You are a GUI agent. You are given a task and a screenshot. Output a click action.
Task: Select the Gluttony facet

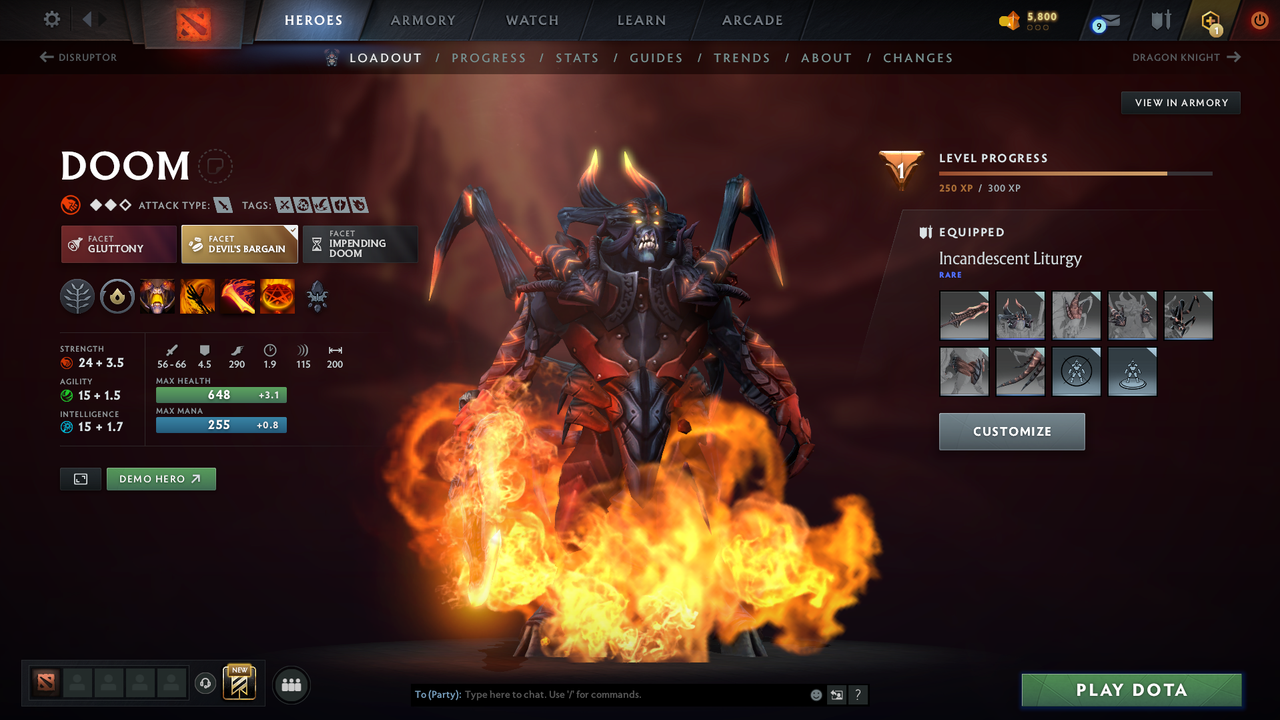point(118,244)
